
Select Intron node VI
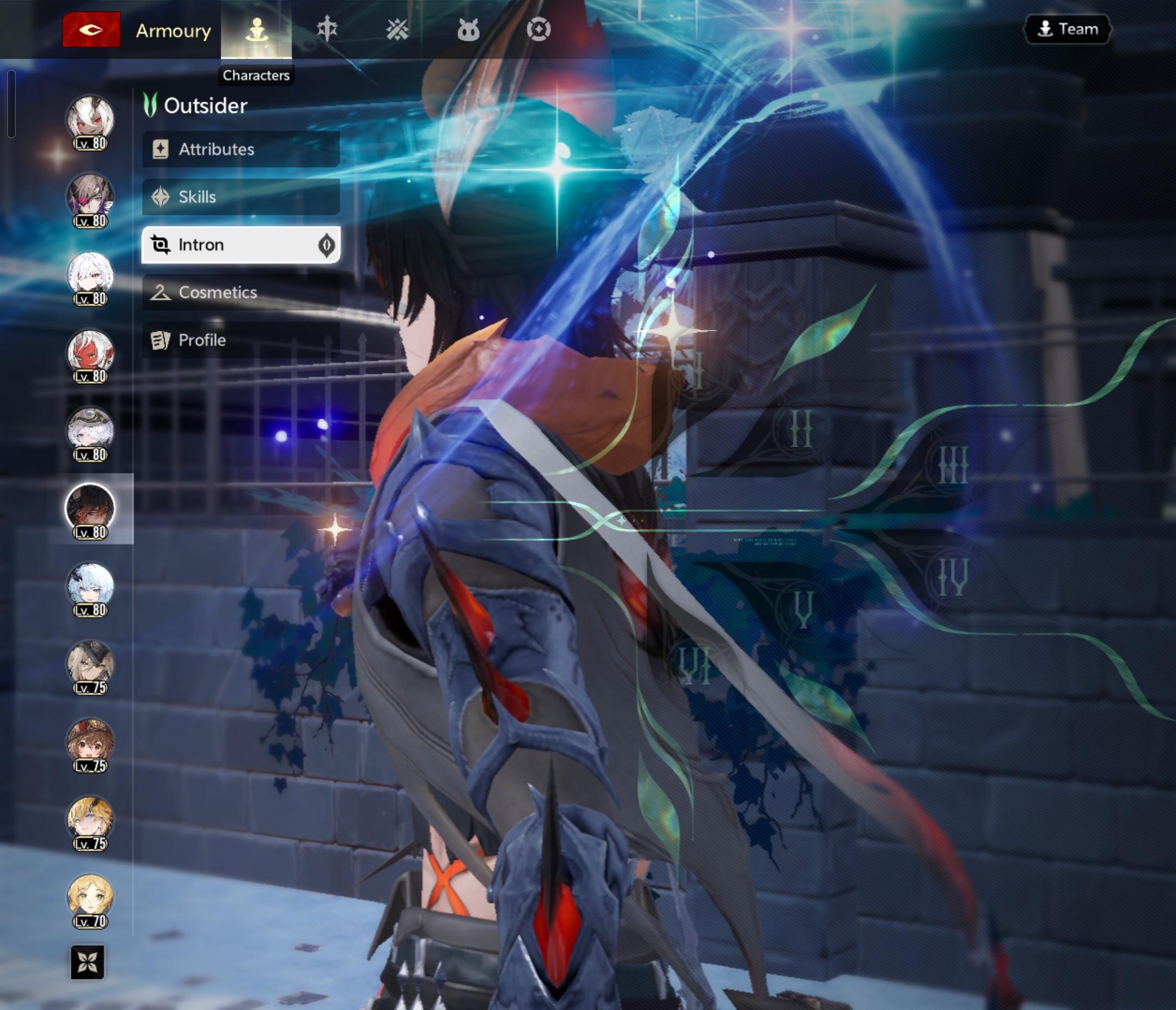(695, 664)
